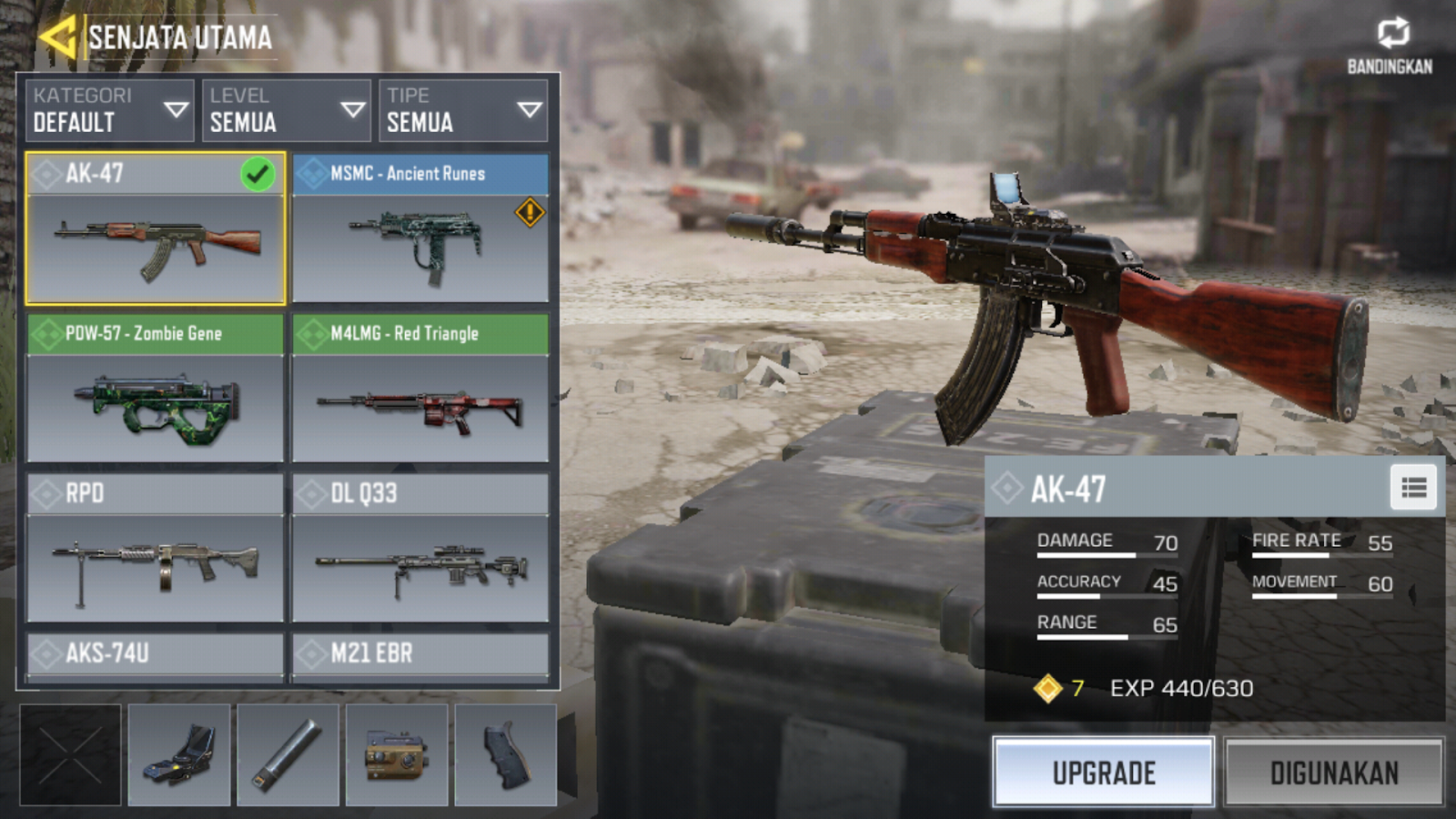Select the RPD machine gun tile
This screenshot has width=1456, height=819.
[x=156, y=548]
